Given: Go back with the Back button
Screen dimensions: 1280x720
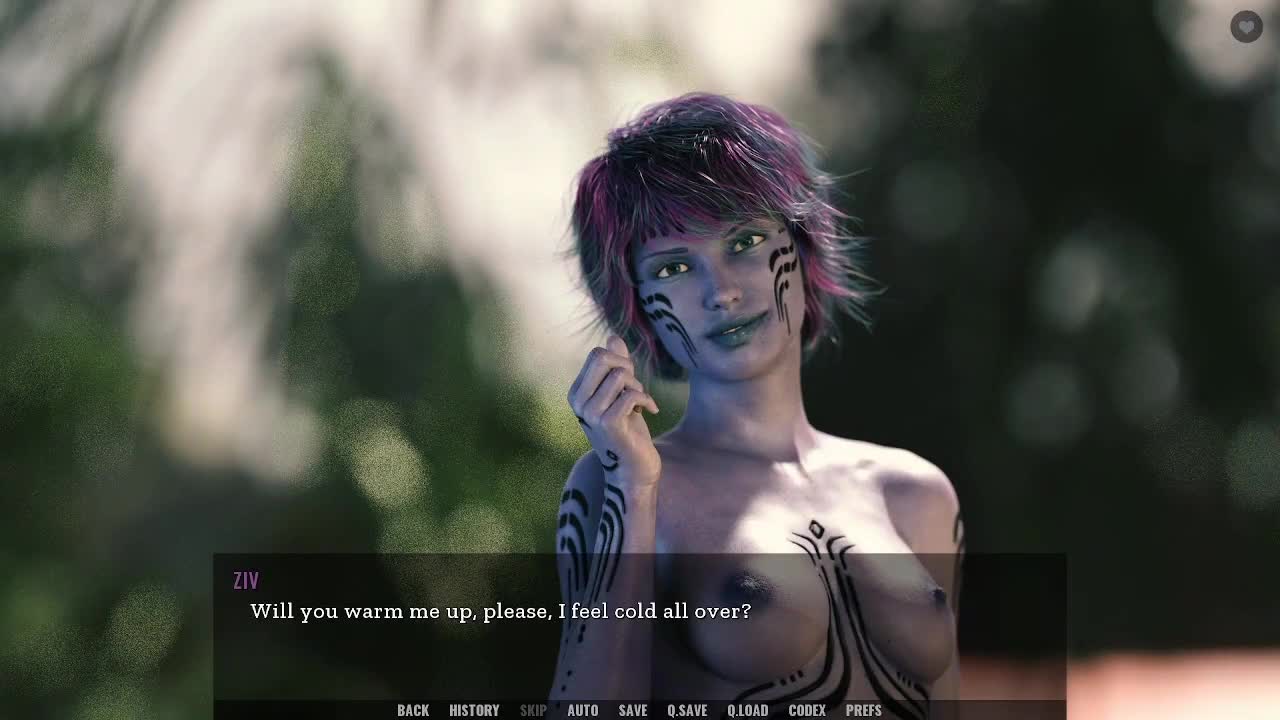Looking at the screenshot, I should (x=413, y=710).
